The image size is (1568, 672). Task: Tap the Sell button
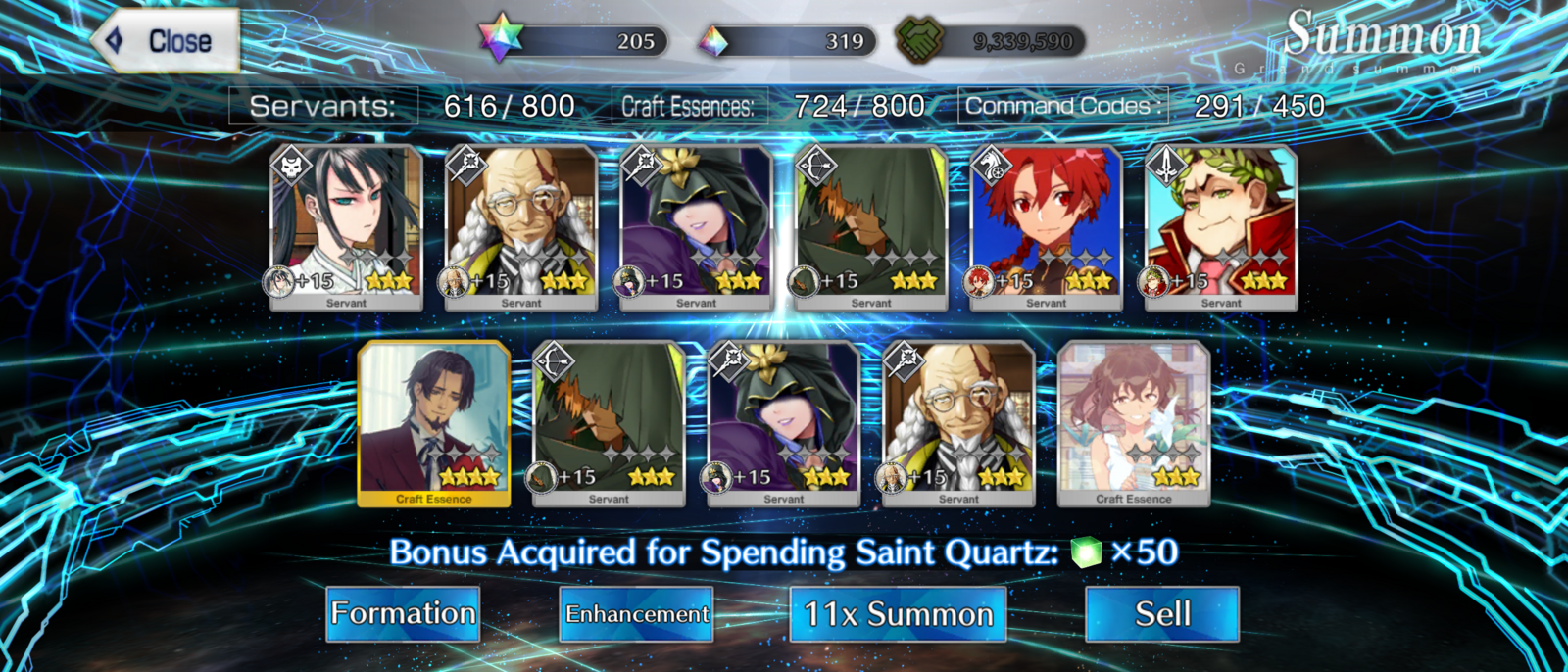tap(1162, 614)
